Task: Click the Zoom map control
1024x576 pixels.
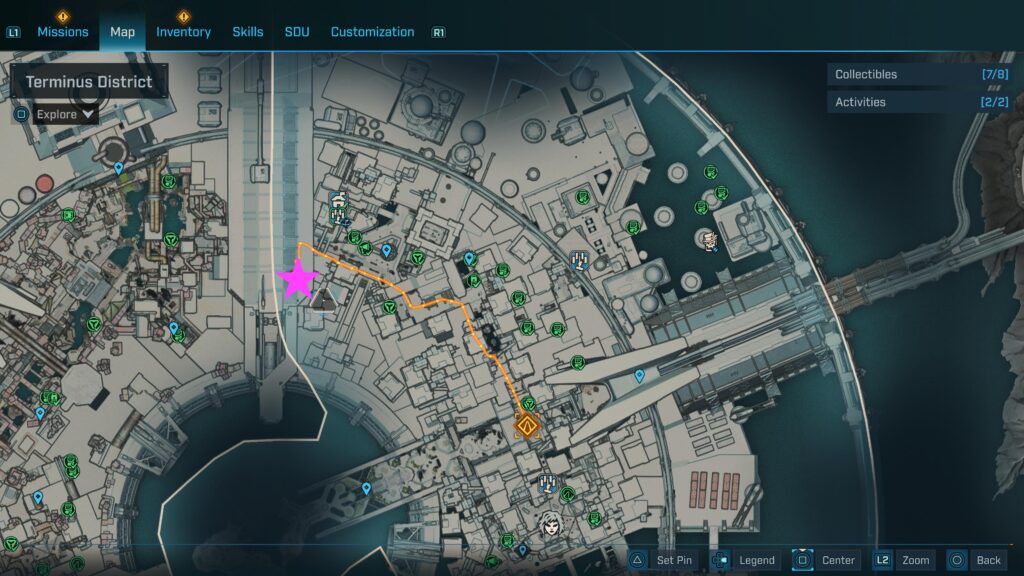Action: [x=904, y=560]
